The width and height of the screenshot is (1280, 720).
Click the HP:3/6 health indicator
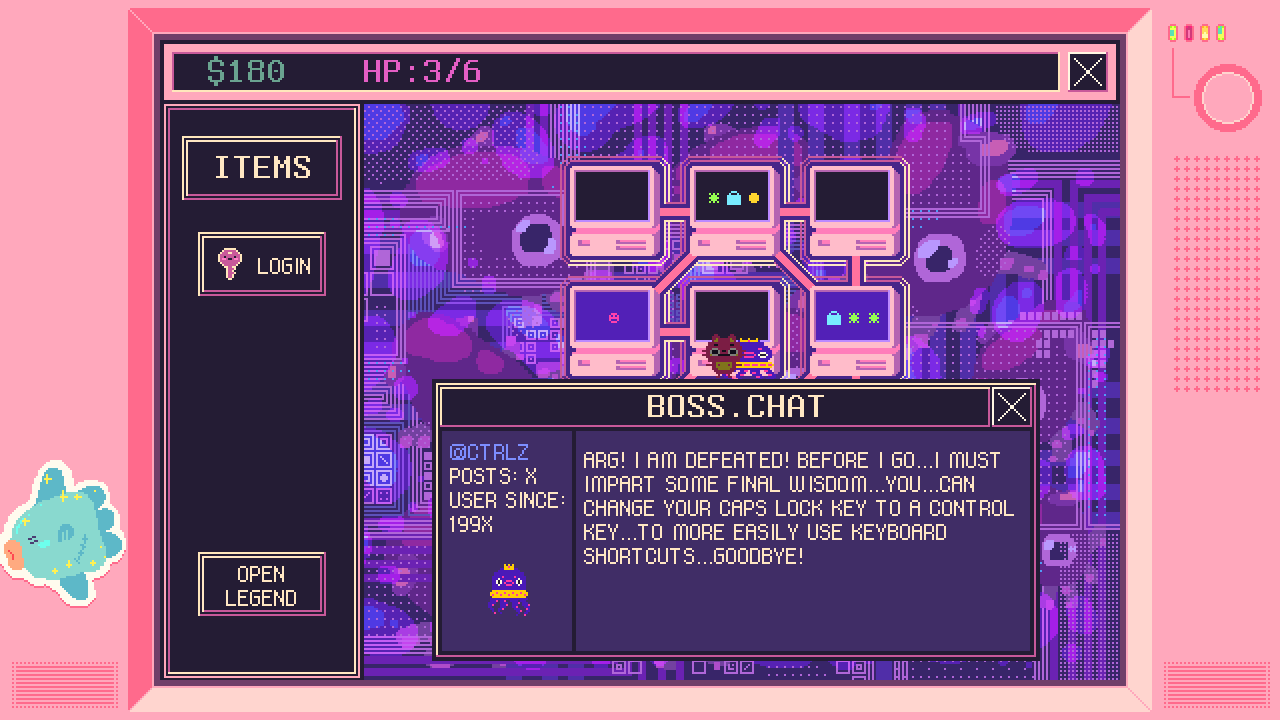tap(423, 71)
